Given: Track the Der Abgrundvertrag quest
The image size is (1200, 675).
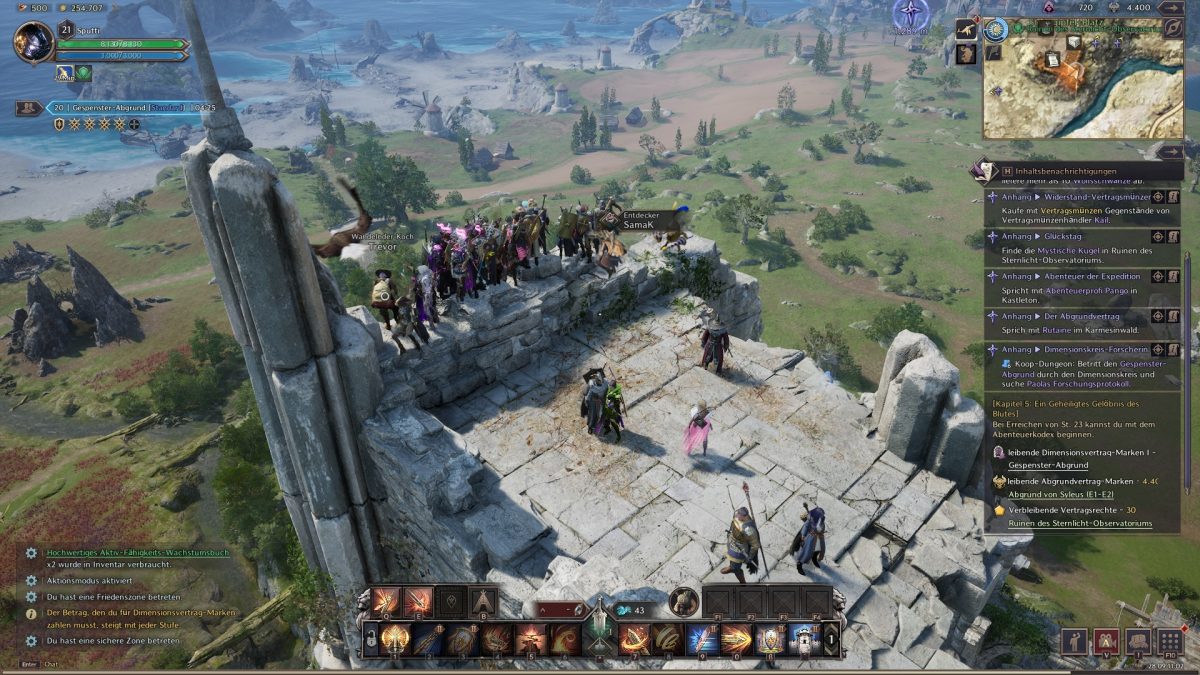Looking at the screenshot, I should coord(1158,316).
